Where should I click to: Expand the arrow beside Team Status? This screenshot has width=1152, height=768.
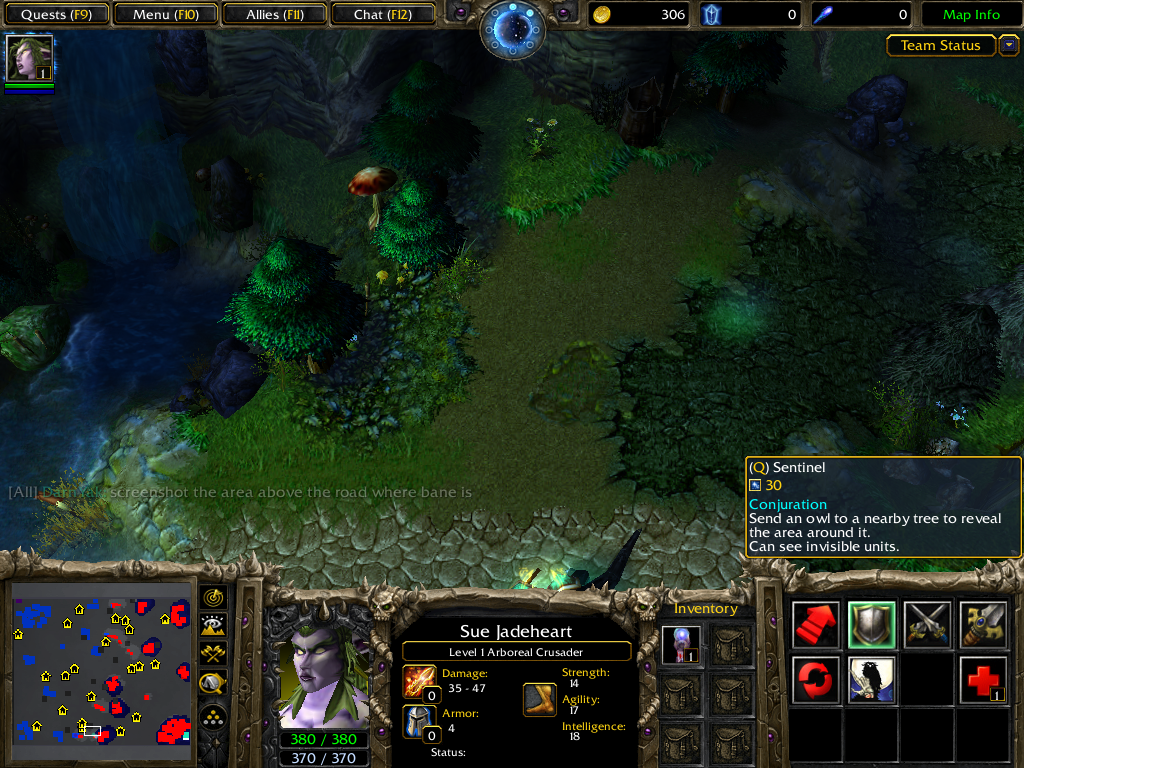1009,46
